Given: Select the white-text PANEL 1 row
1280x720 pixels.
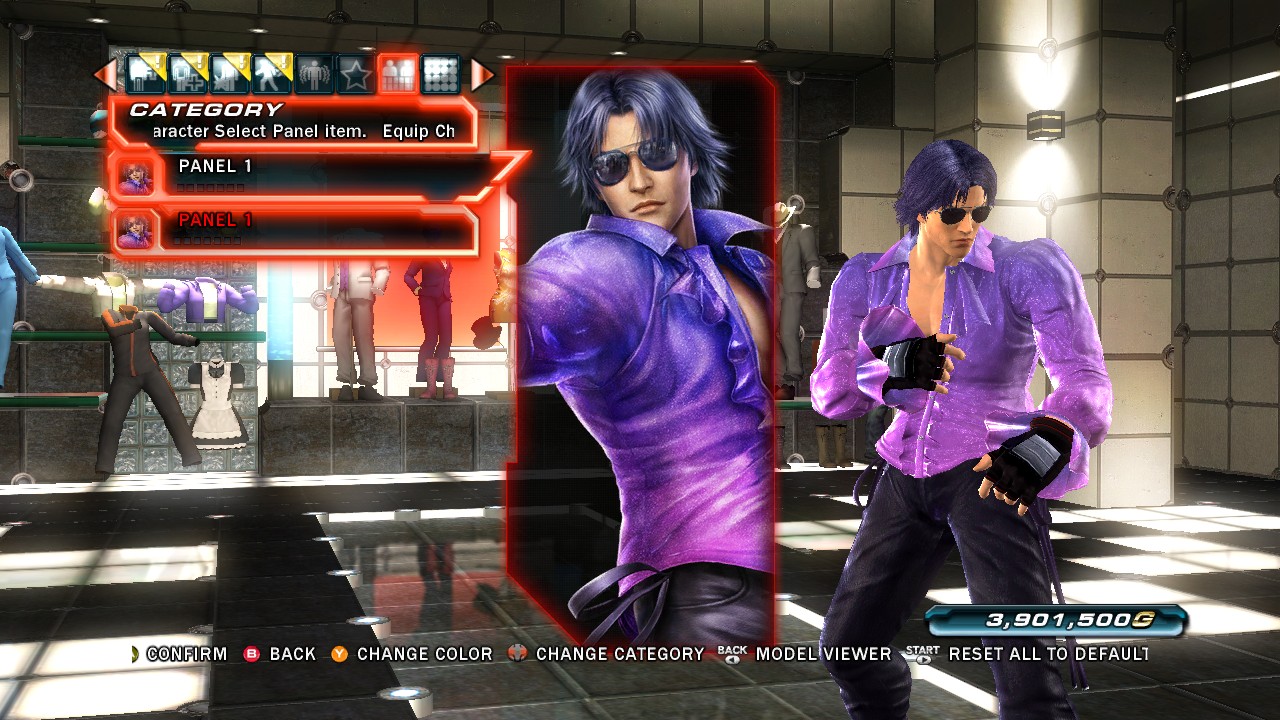Looking at the screenshot, I should pos(300,175).
